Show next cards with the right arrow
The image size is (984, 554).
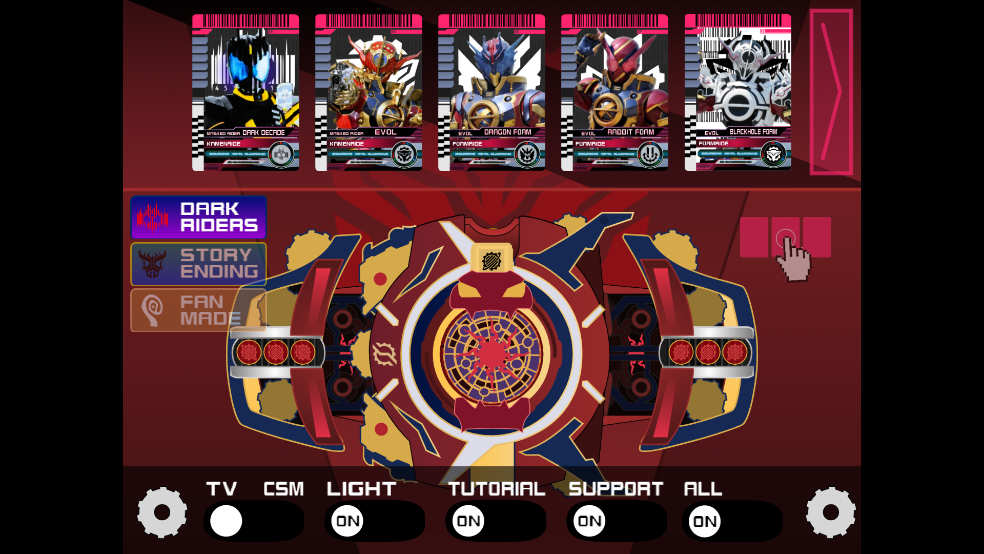pos(831,92)
